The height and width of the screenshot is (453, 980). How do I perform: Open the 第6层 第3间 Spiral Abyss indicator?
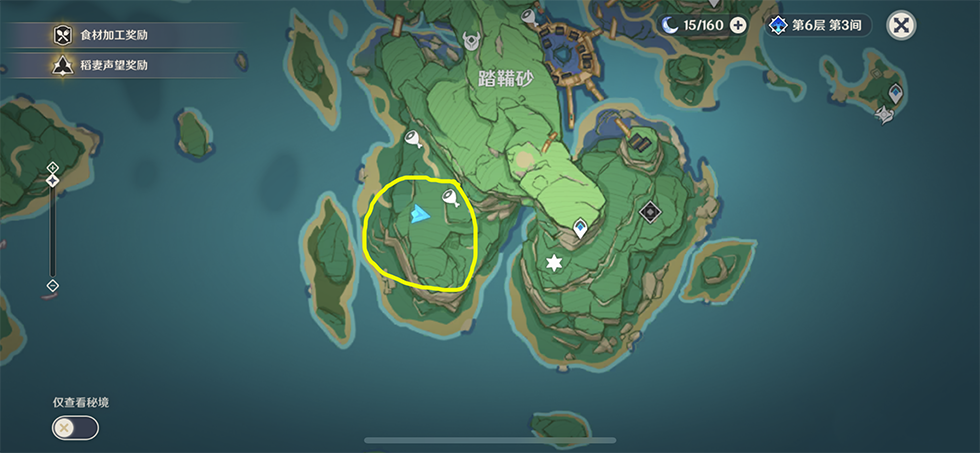(x=818, y=25)
